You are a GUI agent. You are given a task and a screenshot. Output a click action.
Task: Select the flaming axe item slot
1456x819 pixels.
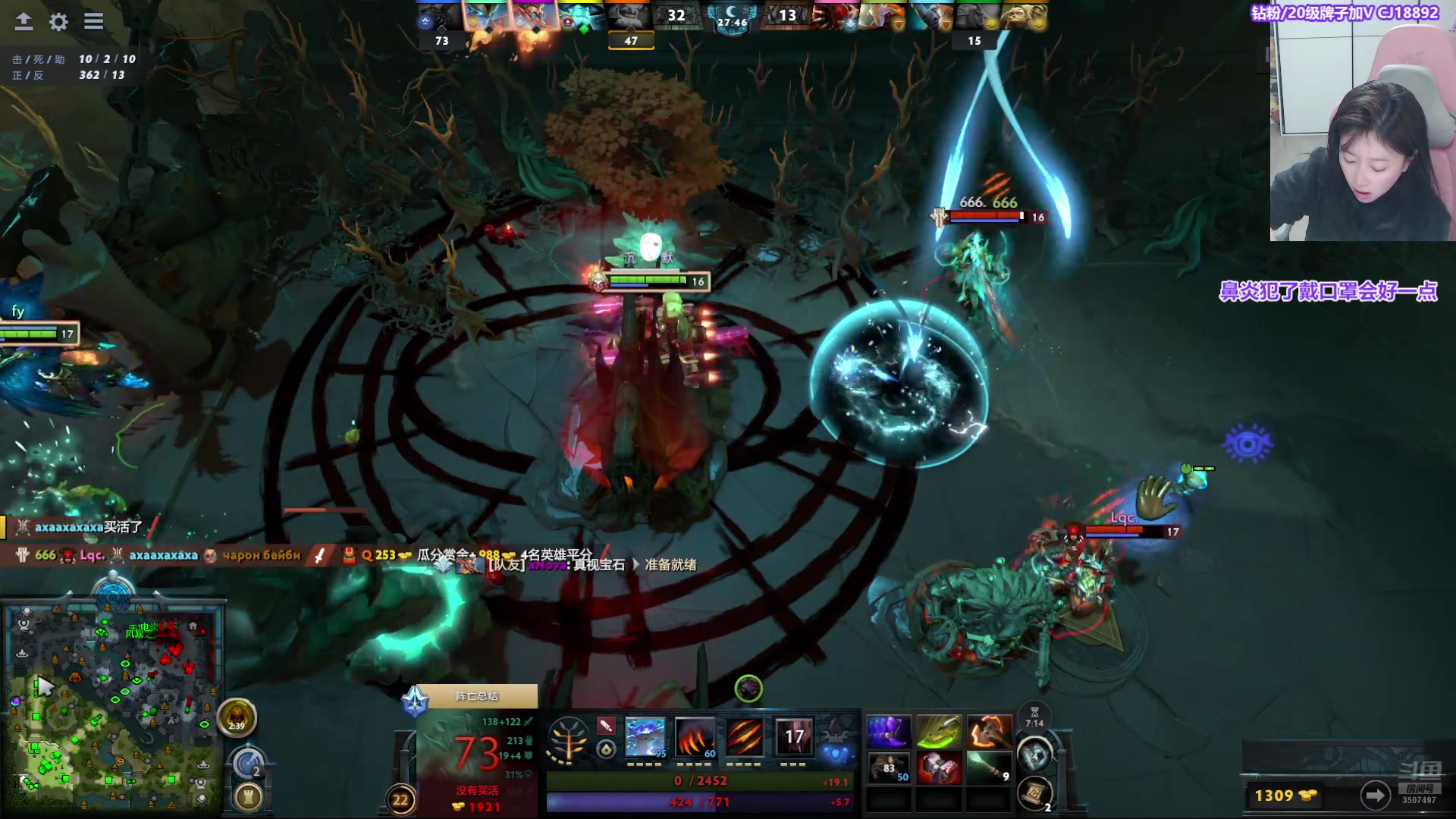click(x=989, y=733)
